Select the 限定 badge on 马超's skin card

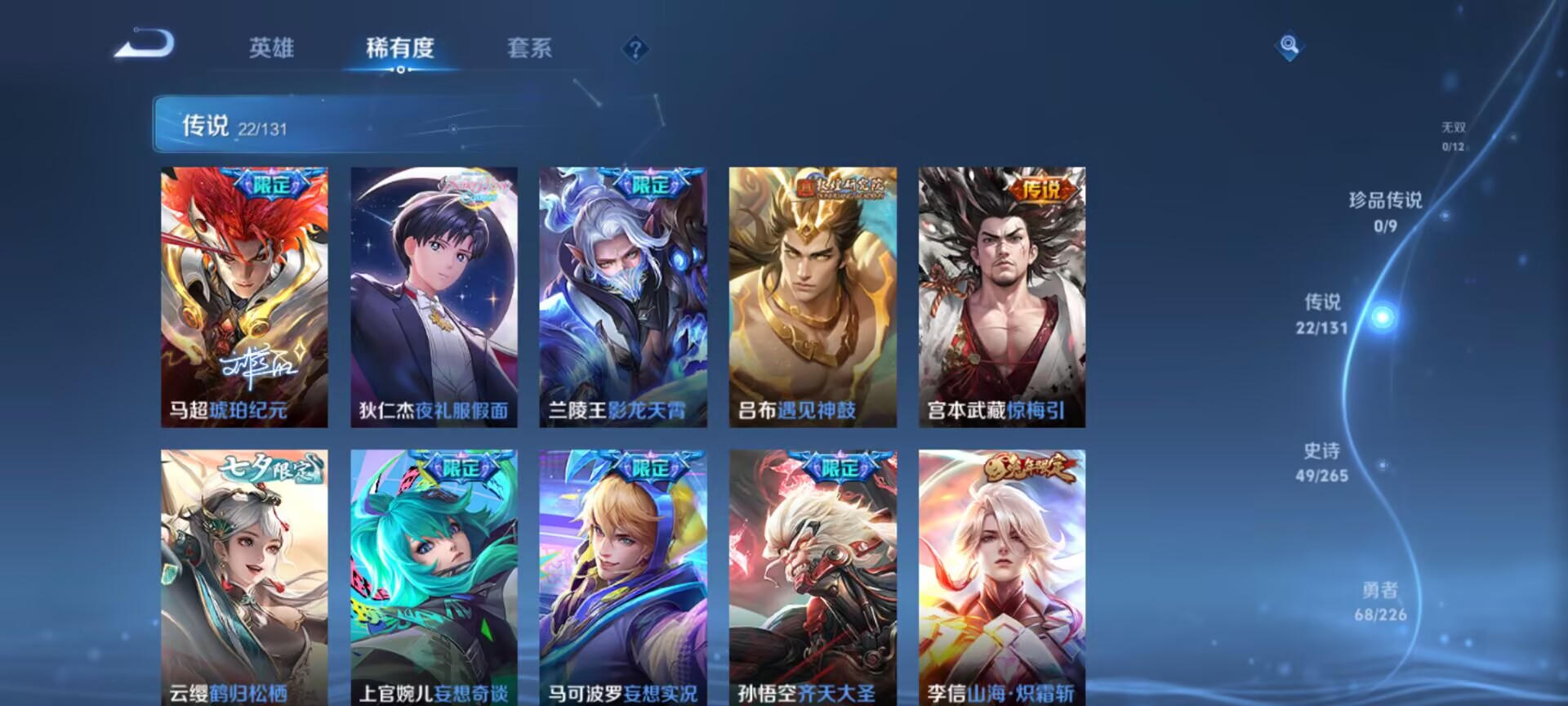coord(272,183)
